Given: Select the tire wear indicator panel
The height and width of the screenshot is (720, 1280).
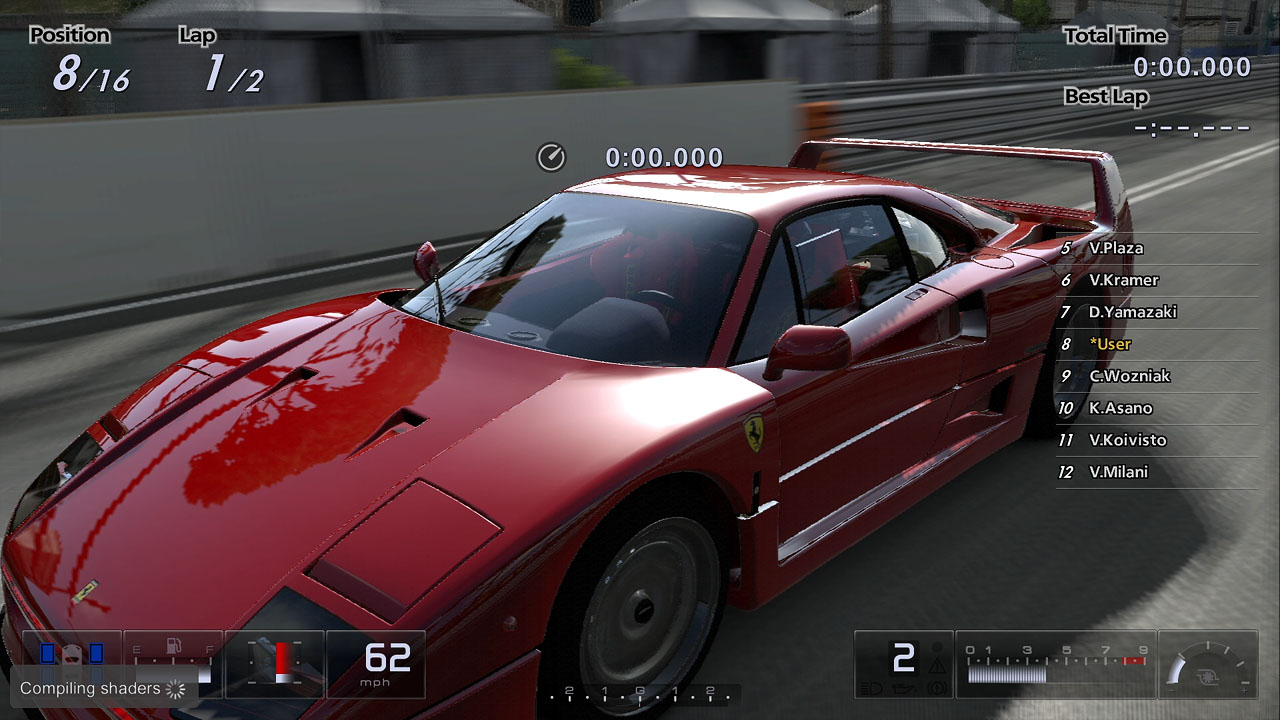Looking at the screenshot, I should 71,654.
